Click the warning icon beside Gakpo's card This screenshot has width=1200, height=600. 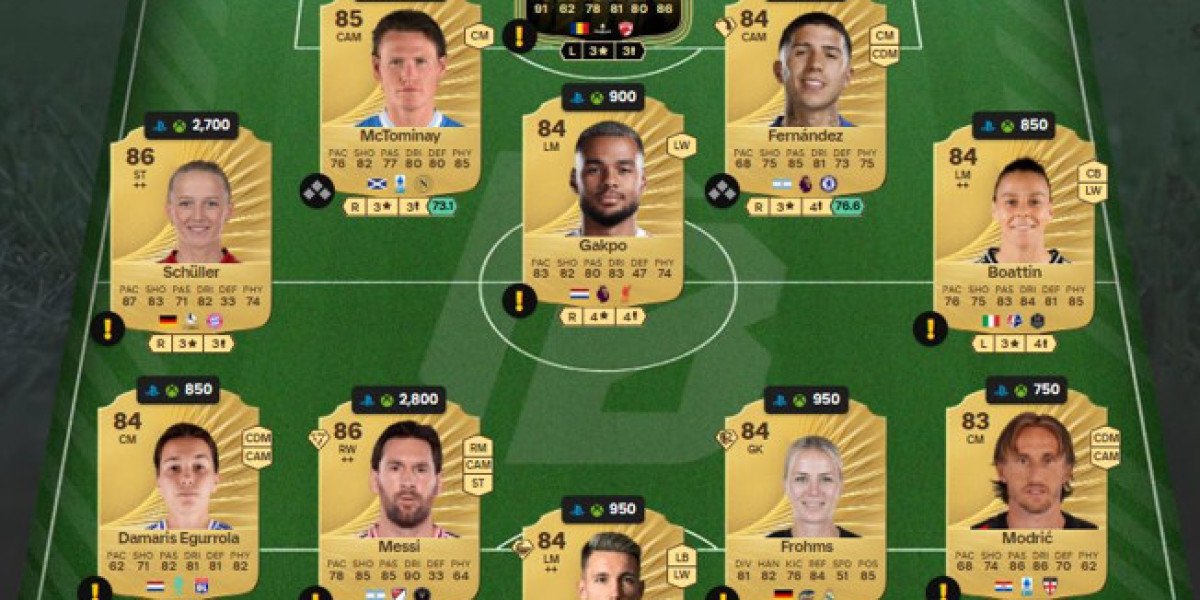click(519, 299)
